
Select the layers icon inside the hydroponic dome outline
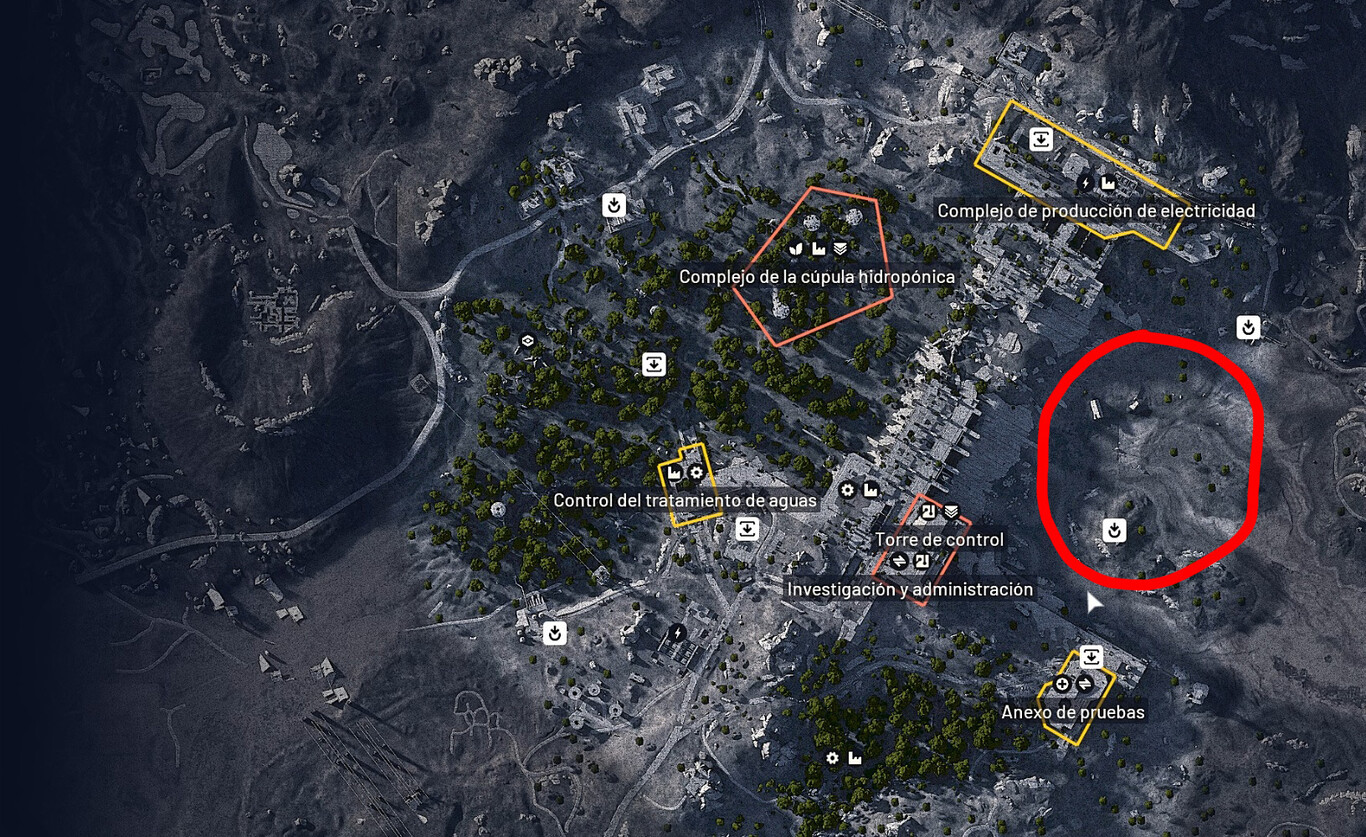840,249
